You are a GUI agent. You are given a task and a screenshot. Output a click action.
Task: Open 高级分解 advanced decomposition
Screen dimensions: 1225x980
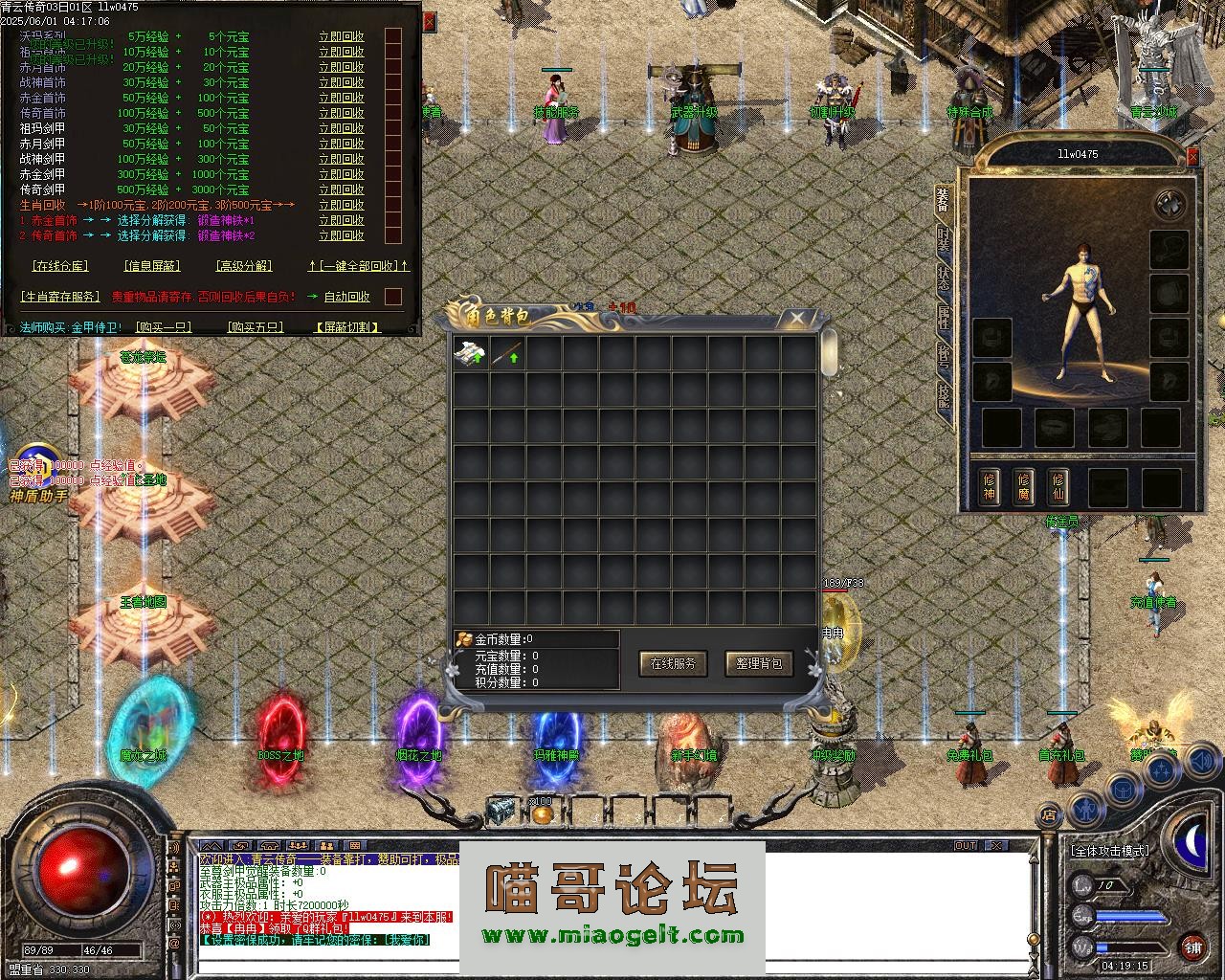[244, 266]
